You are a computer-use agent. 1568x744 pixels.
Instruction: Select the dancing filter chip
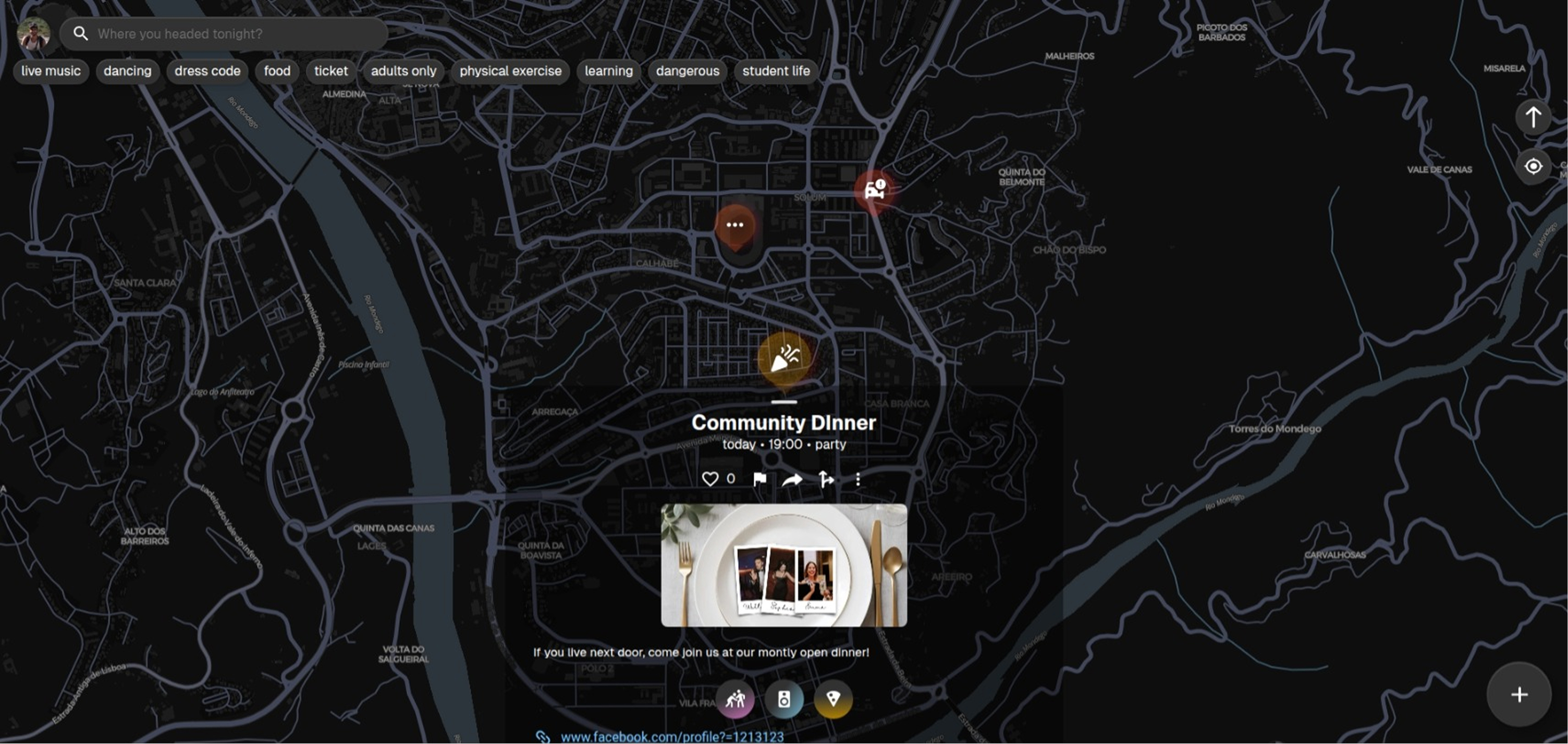(127, 71)
